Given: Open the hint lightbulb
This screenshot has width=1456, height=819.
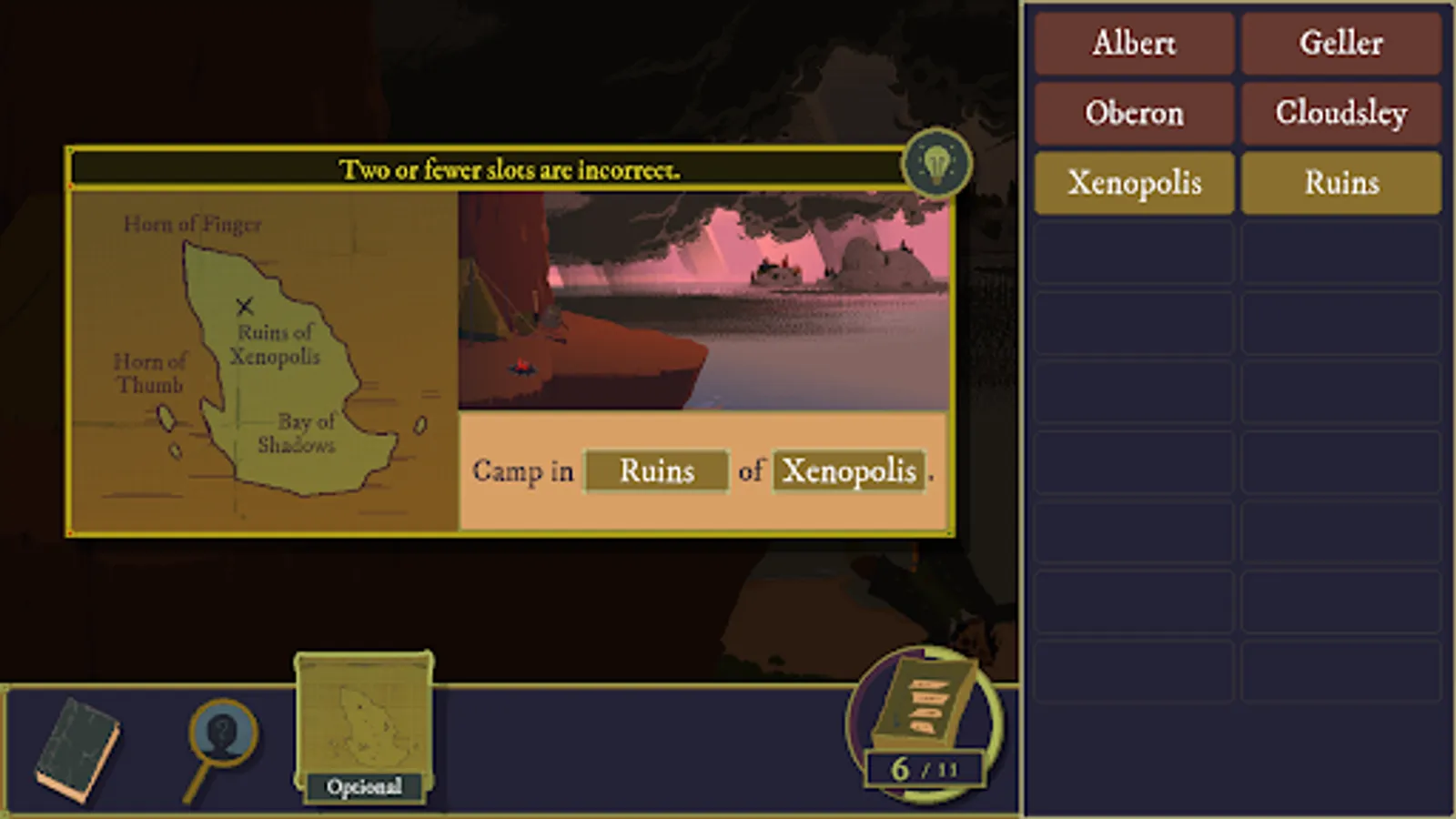Looking at the screenshot, I should point(937,164).
